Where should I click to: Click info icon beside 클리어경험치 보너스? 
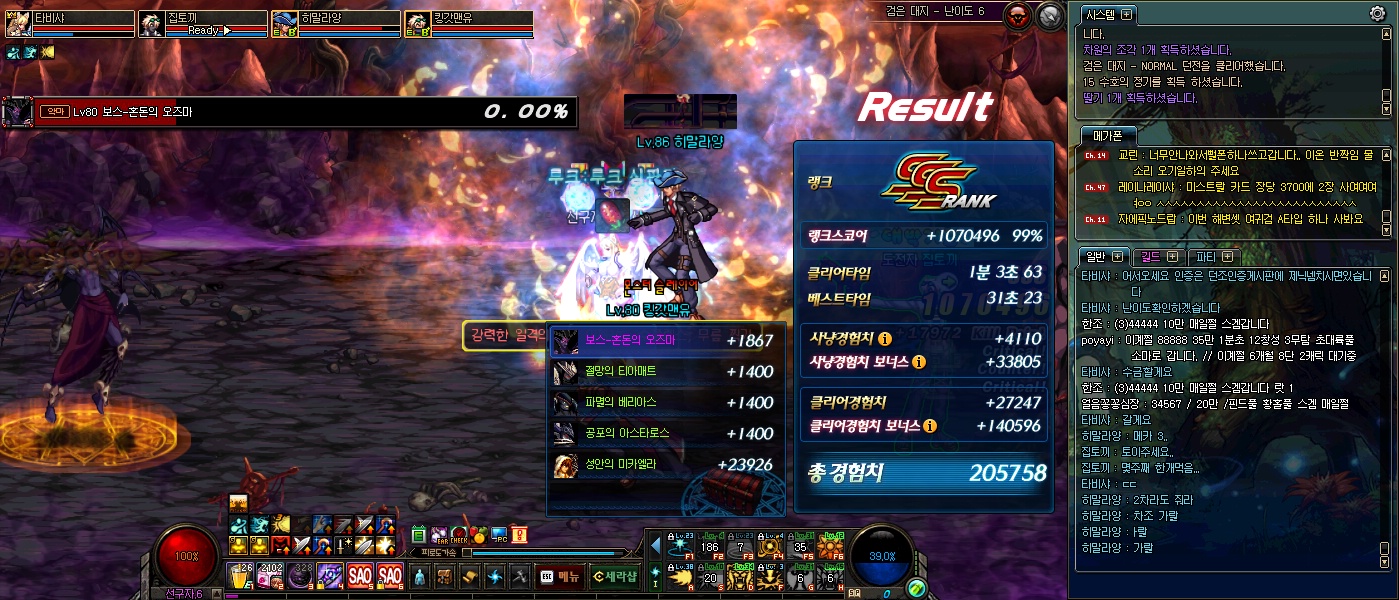[930, 426]
